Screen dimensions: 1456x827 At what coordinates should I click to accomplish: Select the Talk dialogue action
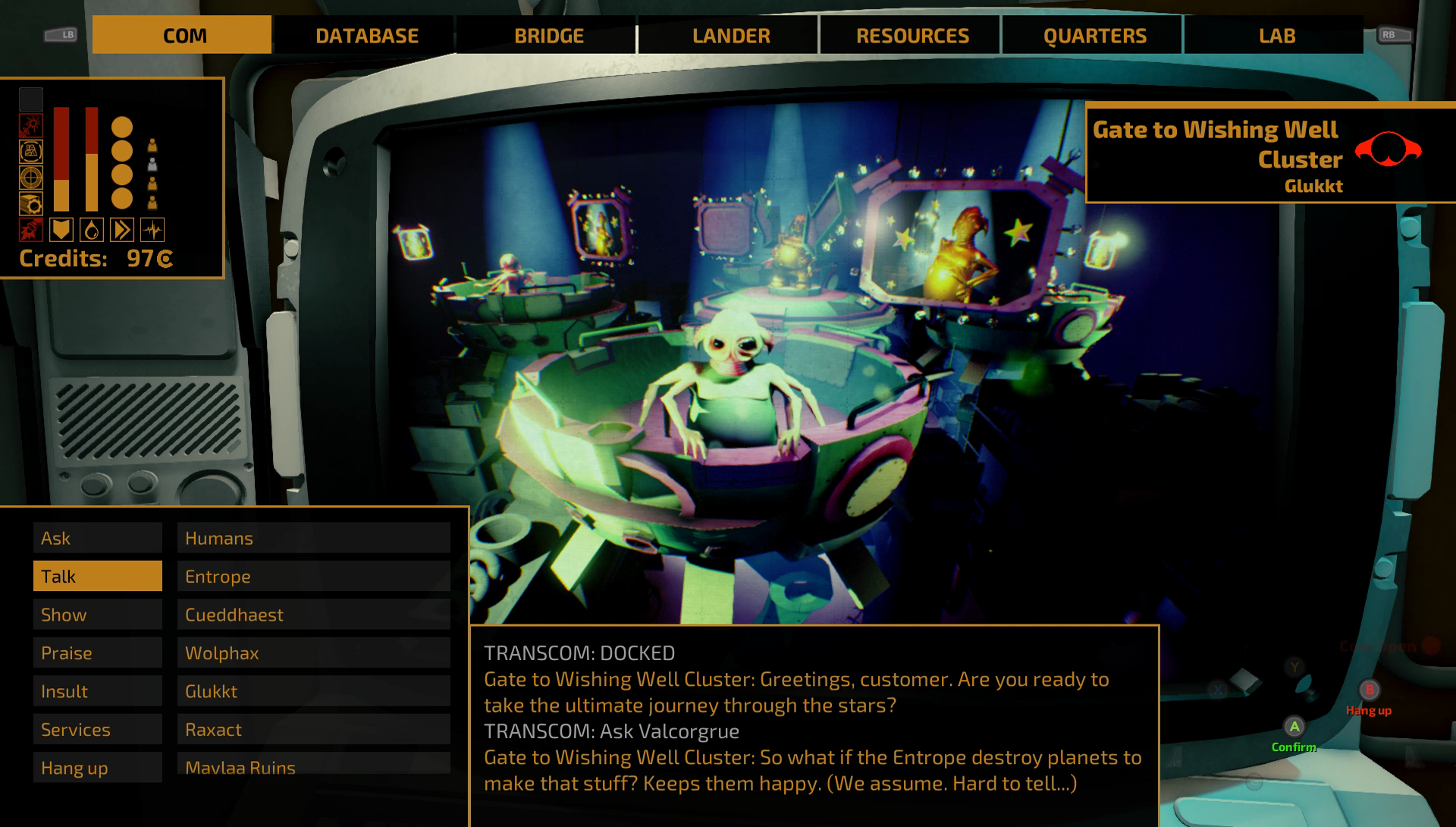click(x=98, y=577)
